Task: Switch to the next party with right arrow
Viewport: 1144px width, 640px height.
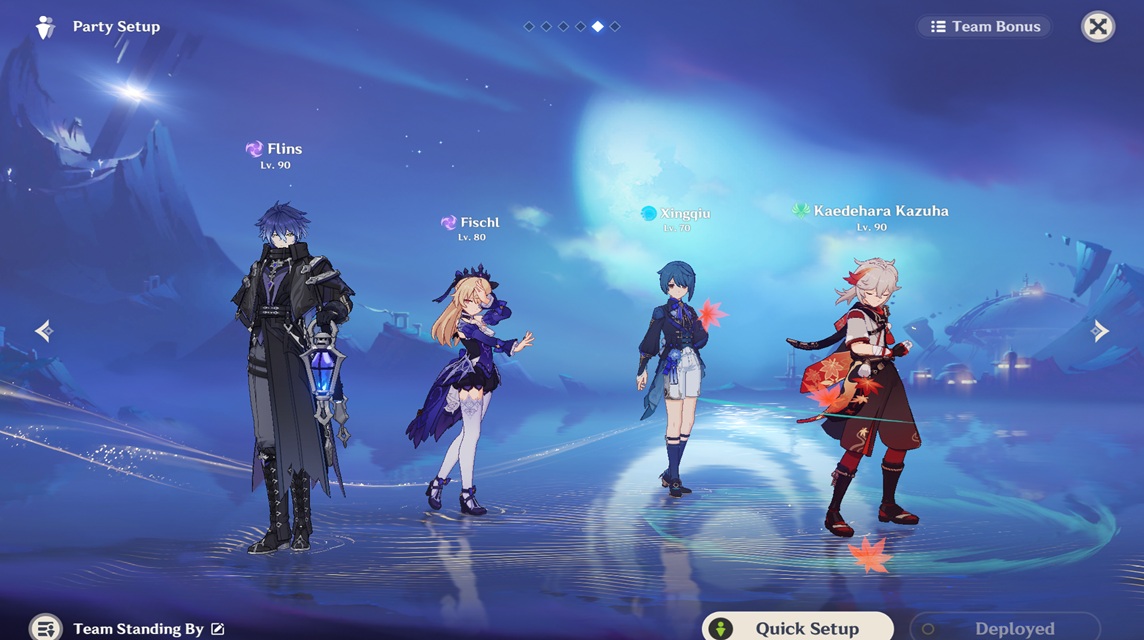Action: click(x=1099, y=331)
